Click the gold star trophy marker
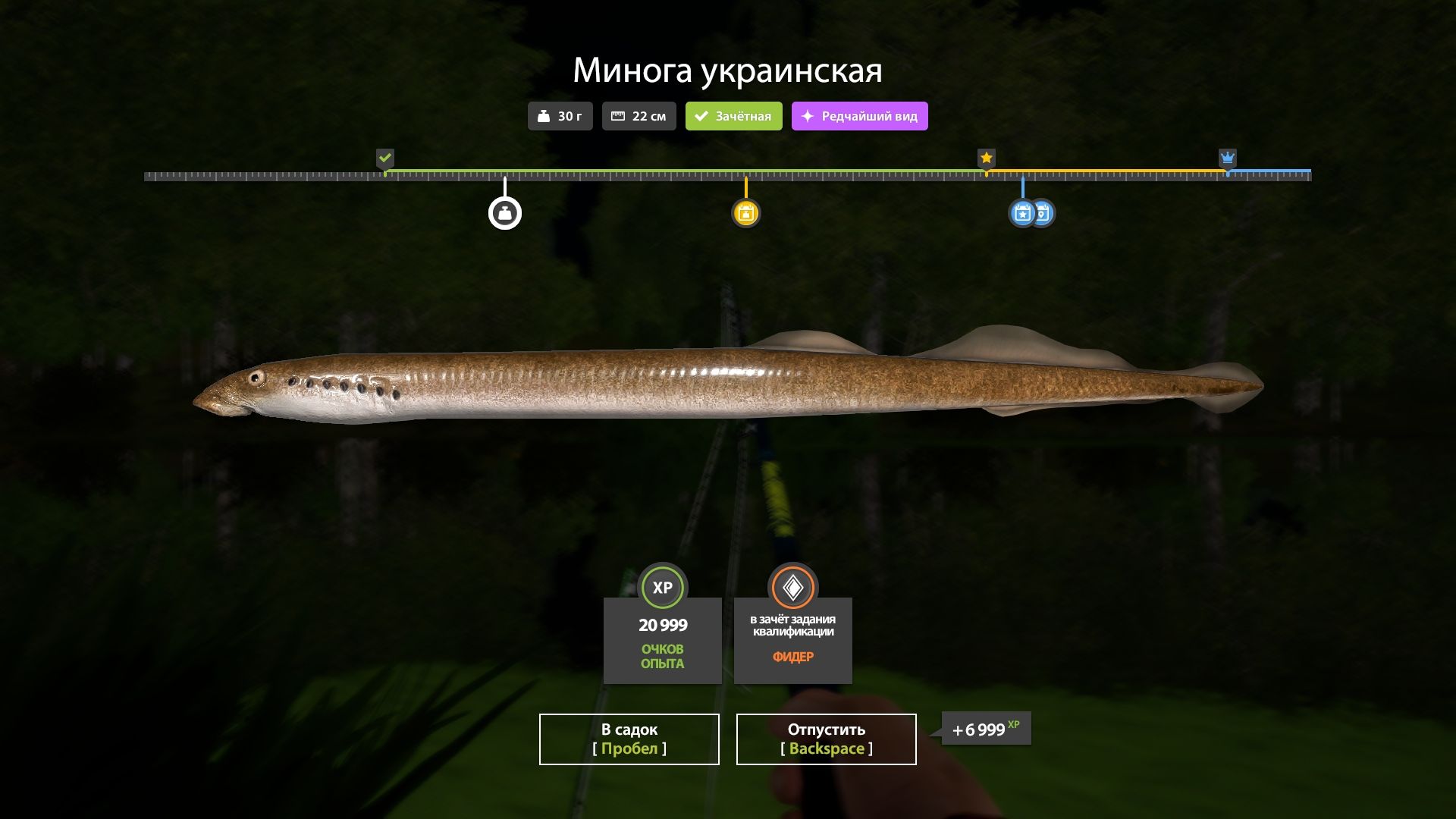The width and height of the screenshot is (1456, 819). click(986, 158)
